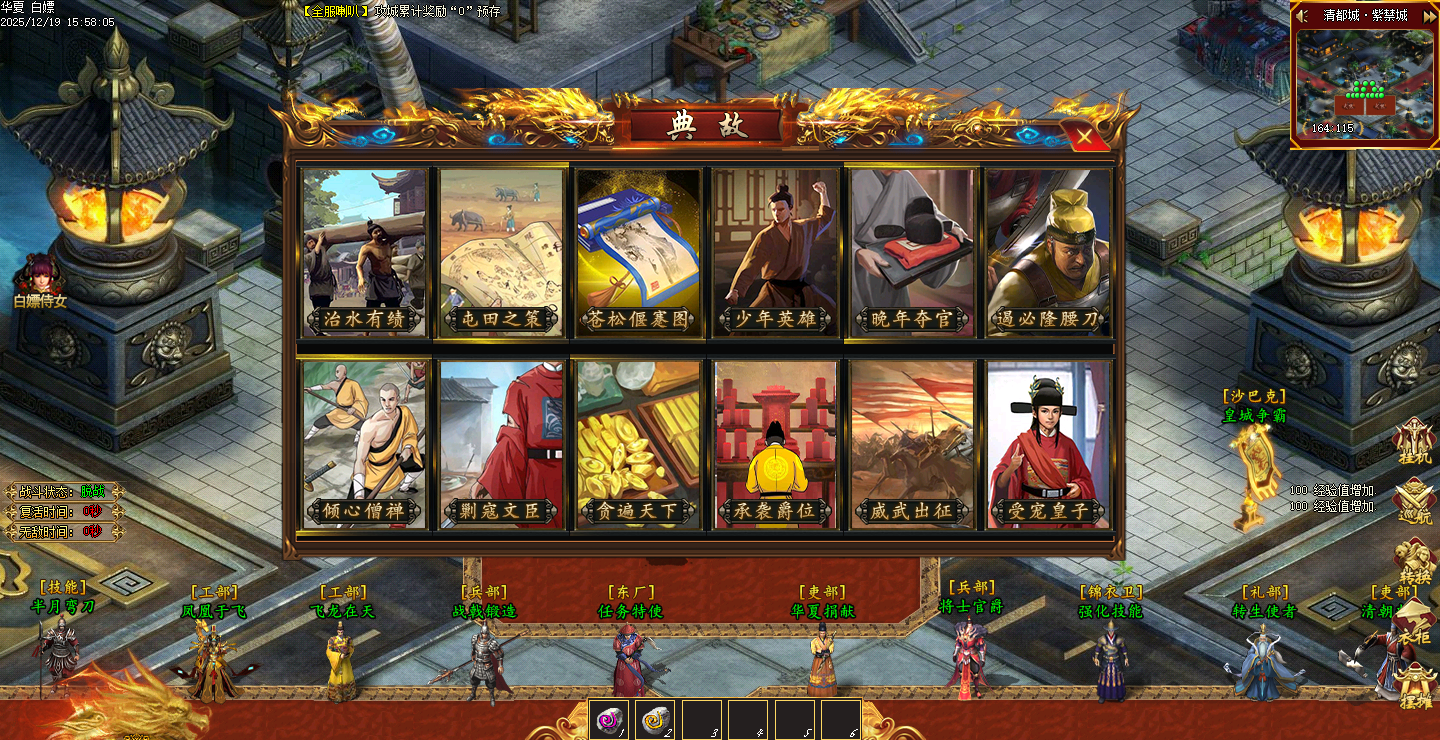Choose the 屯田之策 card
1440x740 pixels.
[x=501, y=251]
